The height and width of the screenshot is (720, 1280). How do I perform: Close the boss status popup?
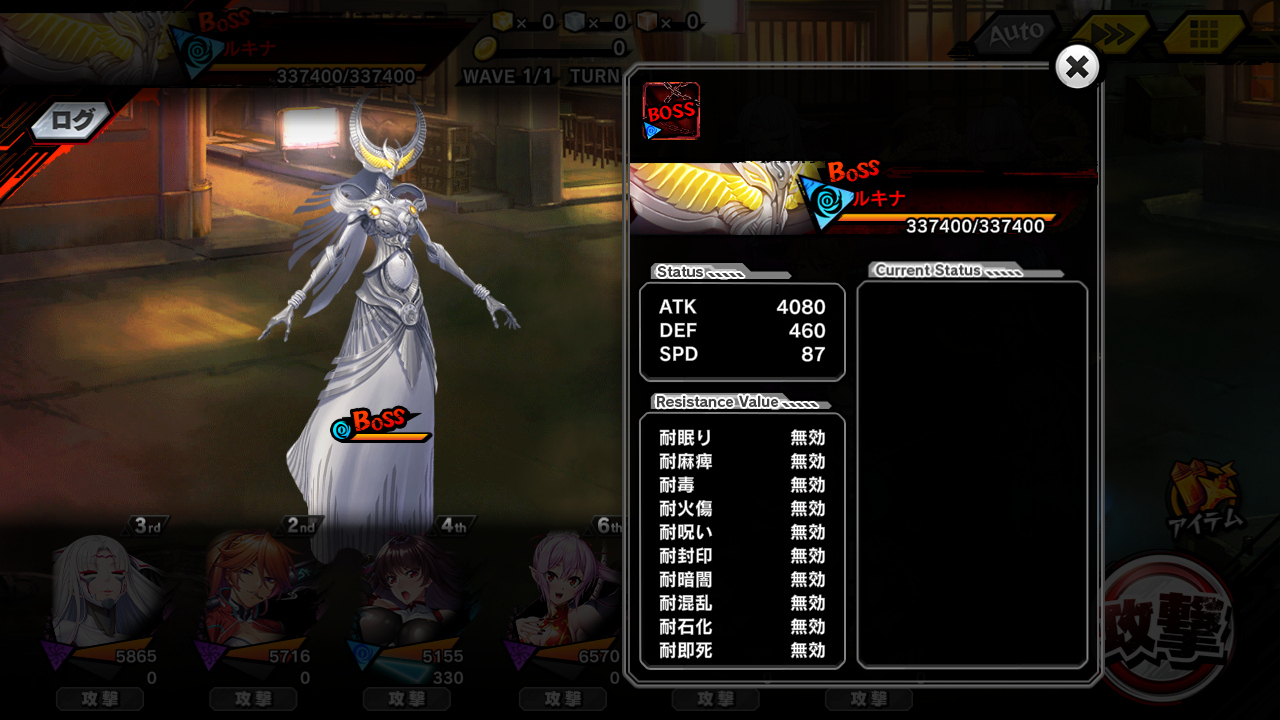tap(1077, 67)
